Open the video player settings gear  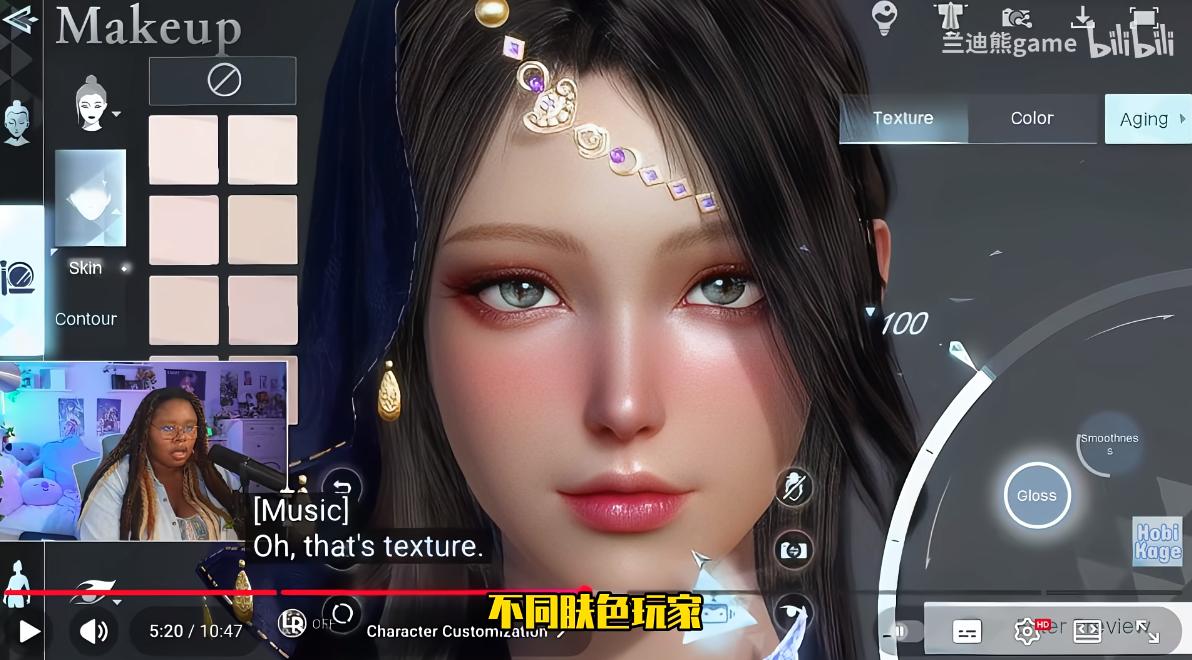click(x=1027, y=631)
